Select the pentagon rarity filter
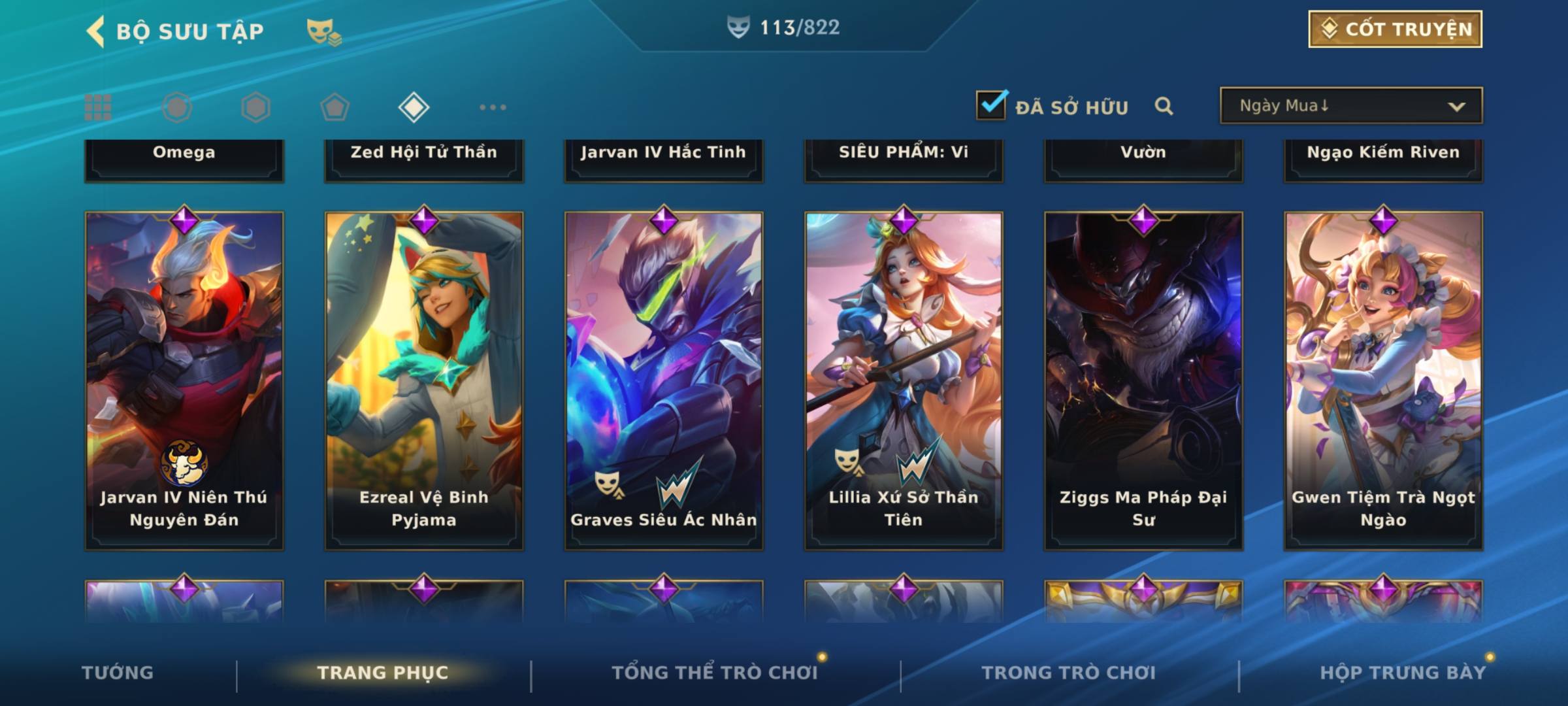Image resolution: width=1568 pixels, height=706 pixels. [x=335, y=107]
